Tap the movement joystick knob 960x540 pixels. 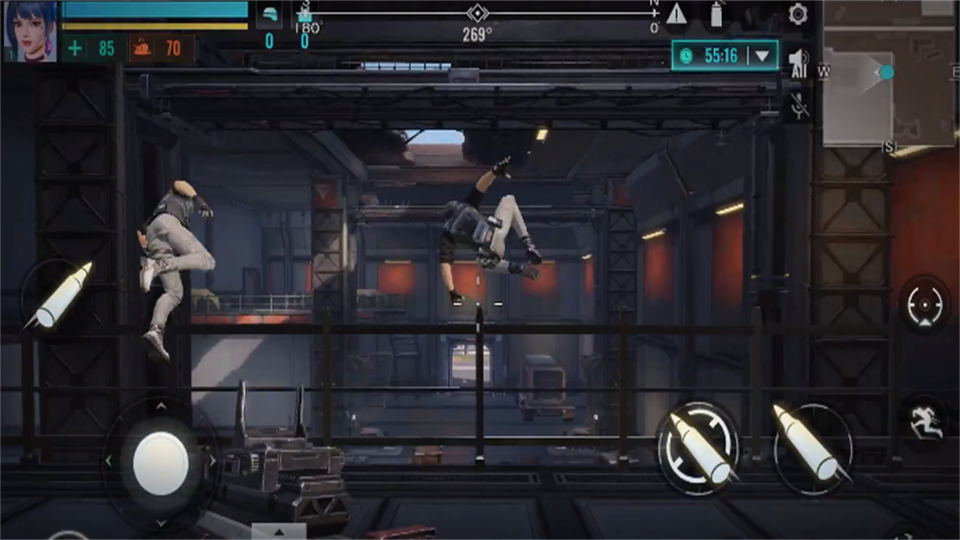coord(160,462)
